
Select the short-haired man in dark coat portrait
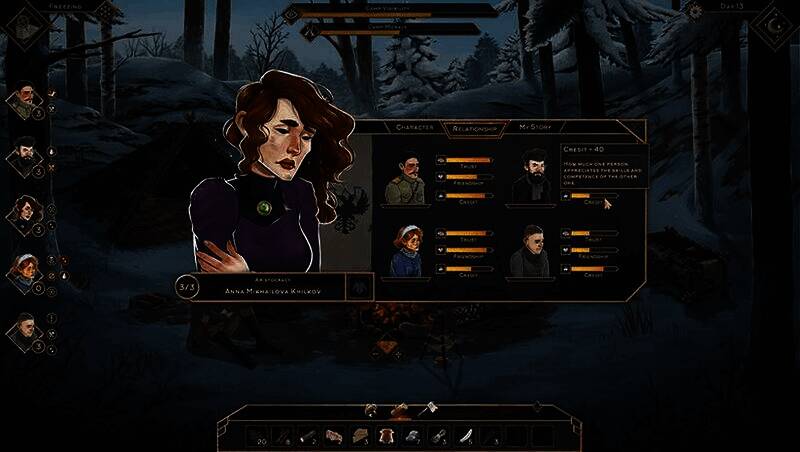[530, 251]
